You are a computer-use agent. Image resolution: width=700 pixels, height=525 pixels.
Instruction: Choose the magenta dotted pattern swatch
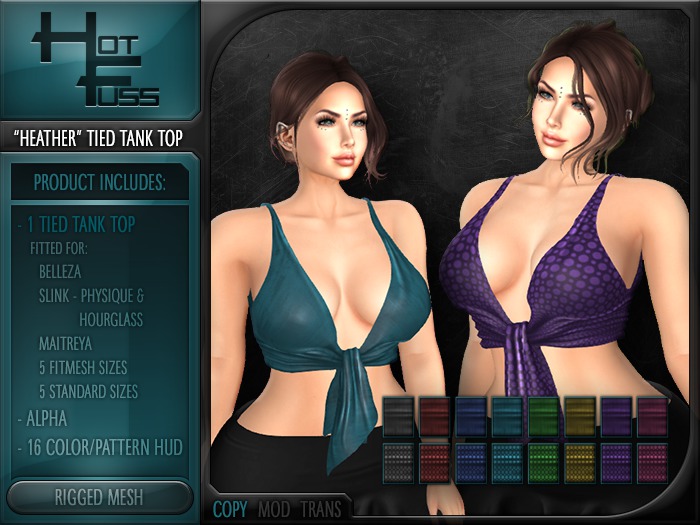coord(653,462)
